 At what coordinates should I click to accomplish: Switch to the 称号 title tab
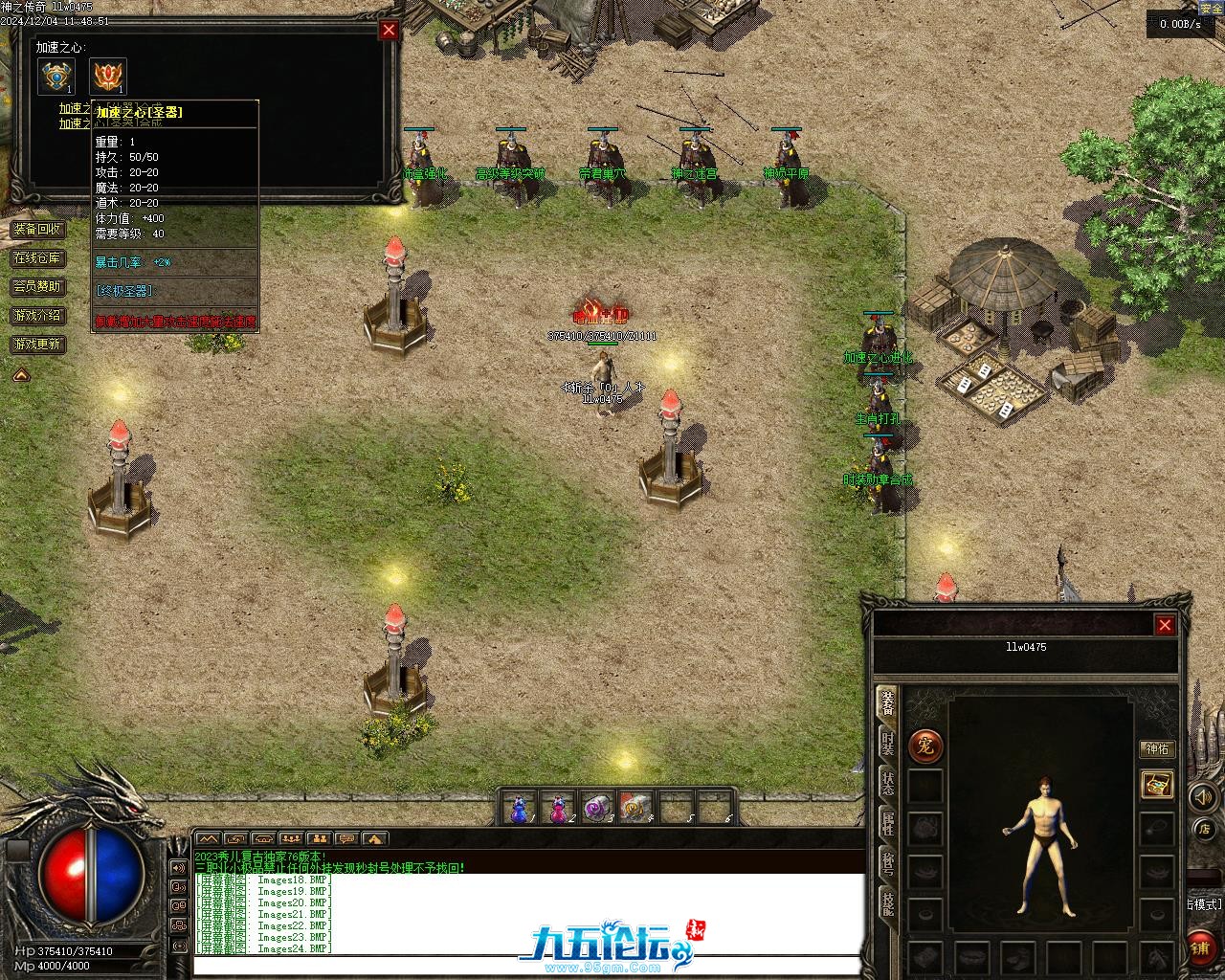point(887,863)
